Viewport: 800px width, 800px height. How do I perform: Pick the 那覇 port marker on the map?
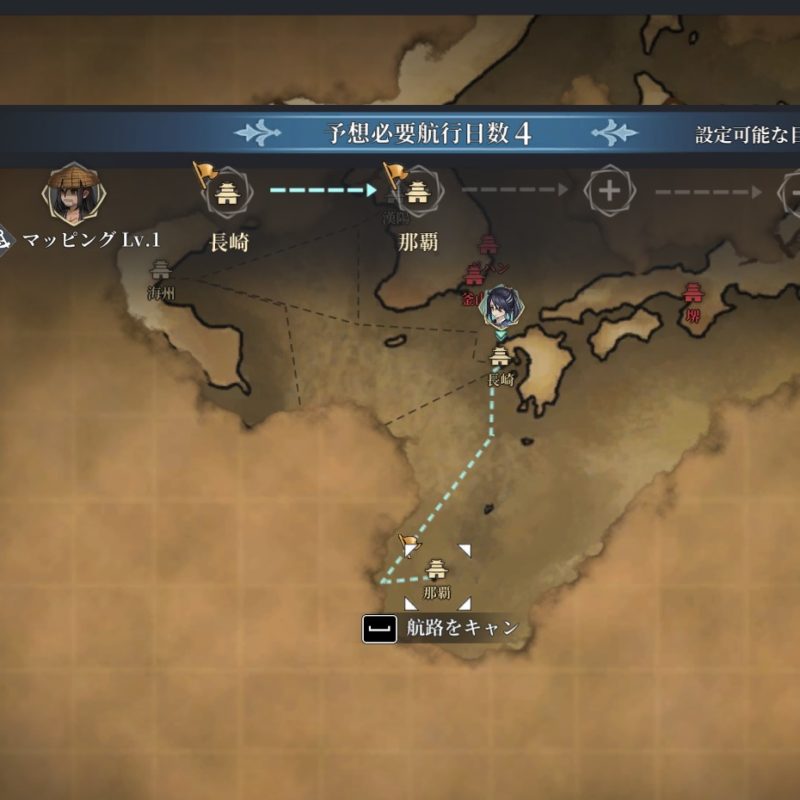(x=437, y=571)
